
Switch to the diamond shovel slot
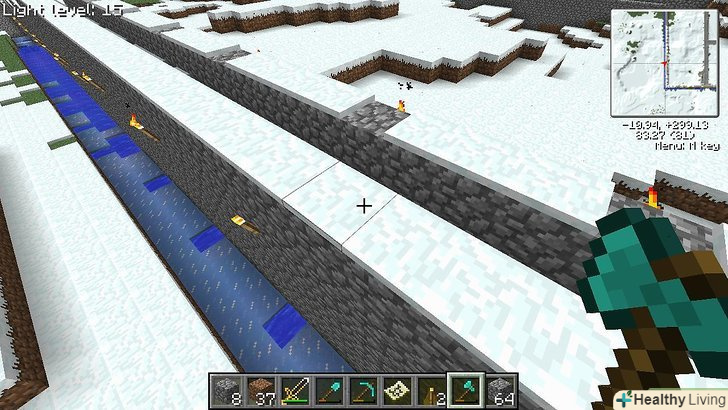click(x=330, y=390)
